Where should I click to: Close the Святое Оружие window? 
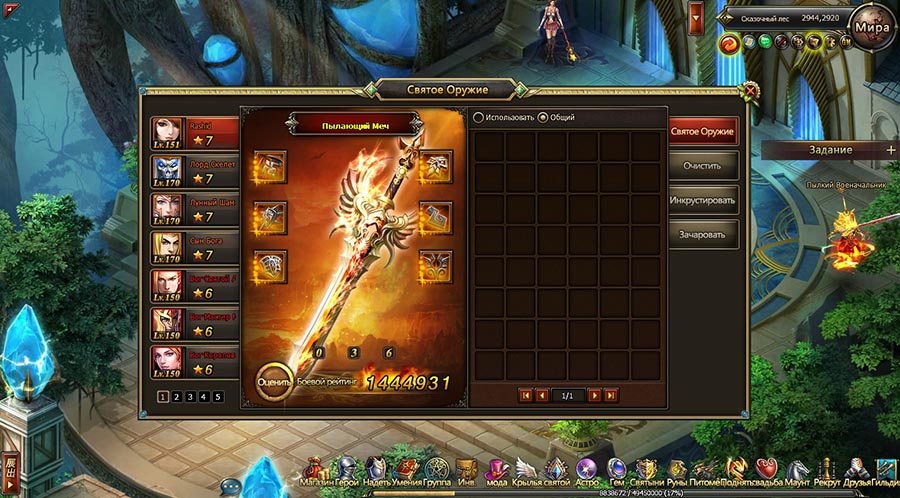tap(751, 91)
